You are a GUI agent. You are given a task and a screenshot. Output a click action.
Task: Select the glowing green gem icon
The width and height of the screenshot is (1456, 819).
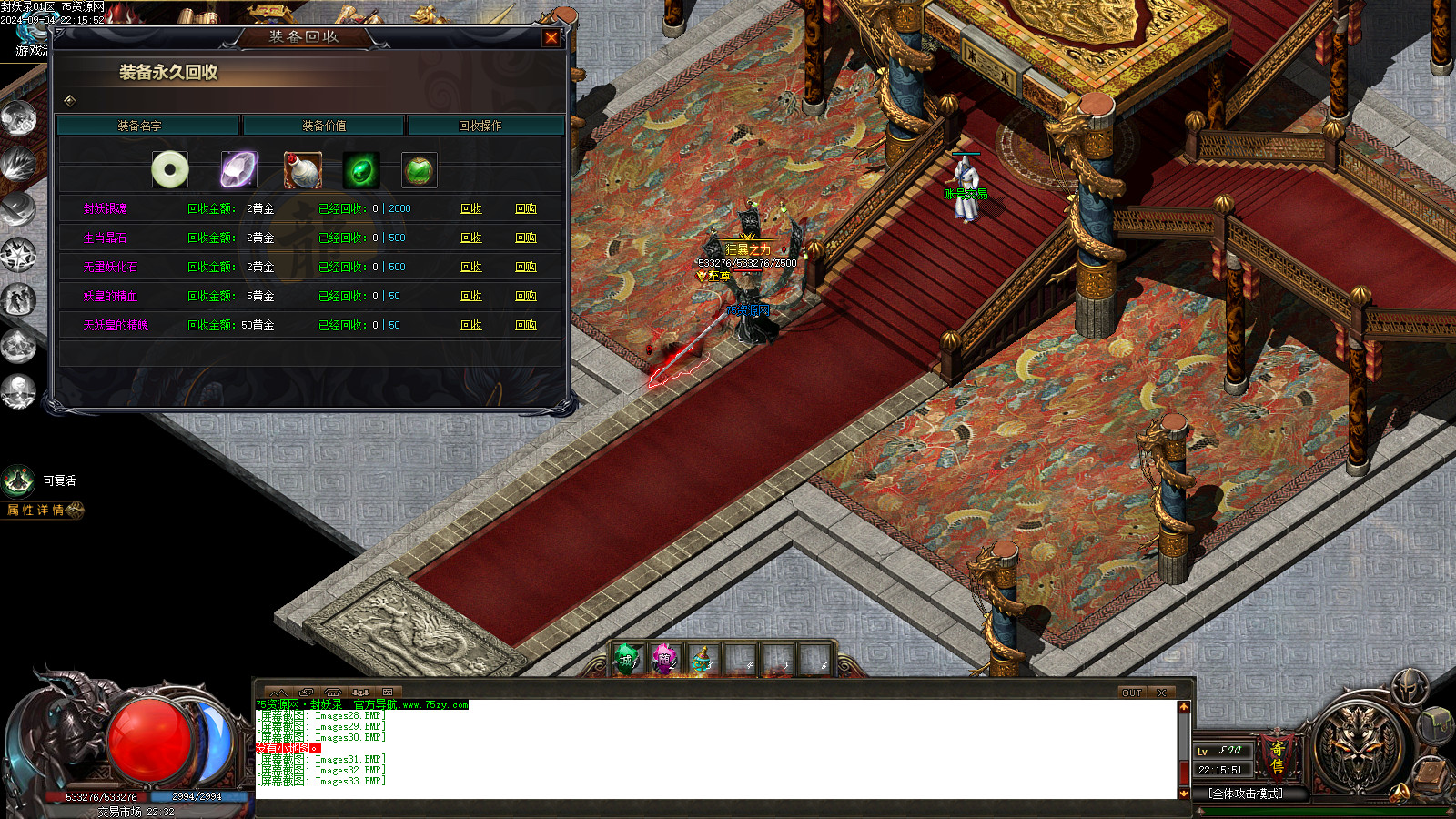[361, 169]
